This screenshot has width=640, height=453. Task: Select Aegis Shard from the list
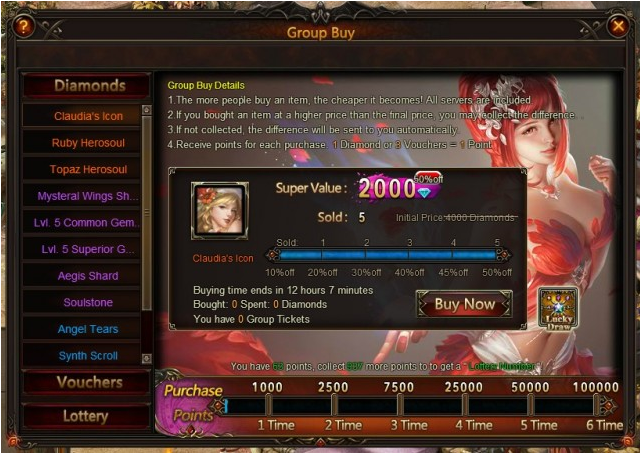pos(86,276)
